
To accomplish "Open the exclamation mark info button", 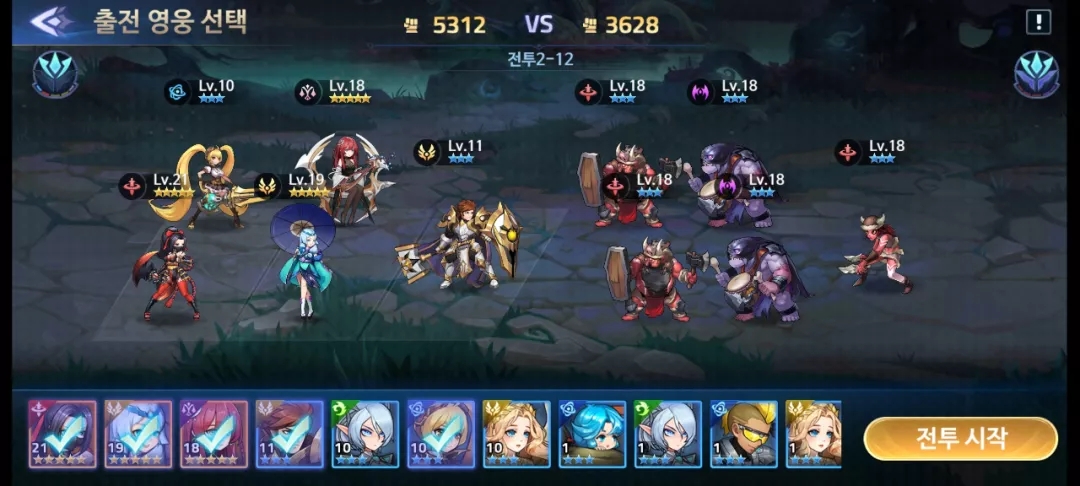I will [1038, 21].
